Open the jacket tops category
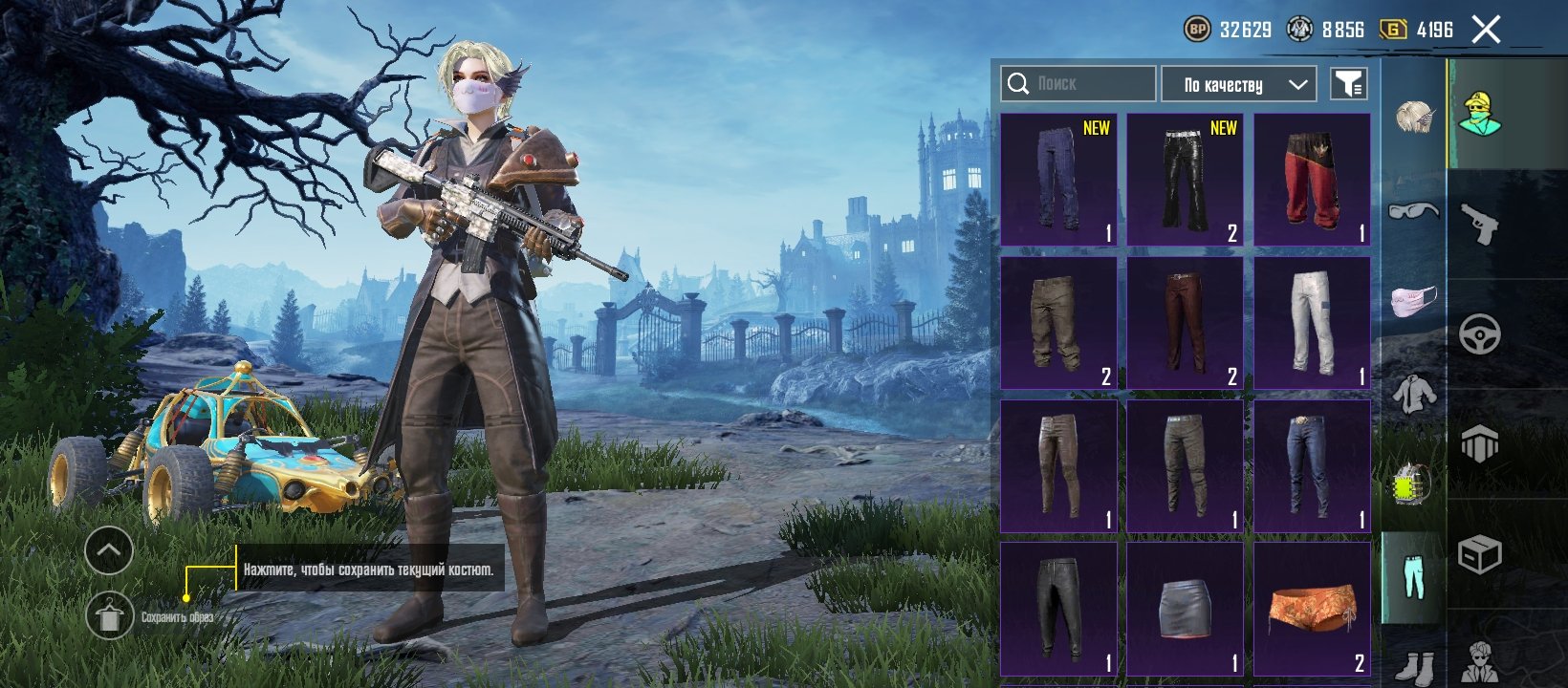This screenshot has width=1568, height=688. (x=1413, y=394)
